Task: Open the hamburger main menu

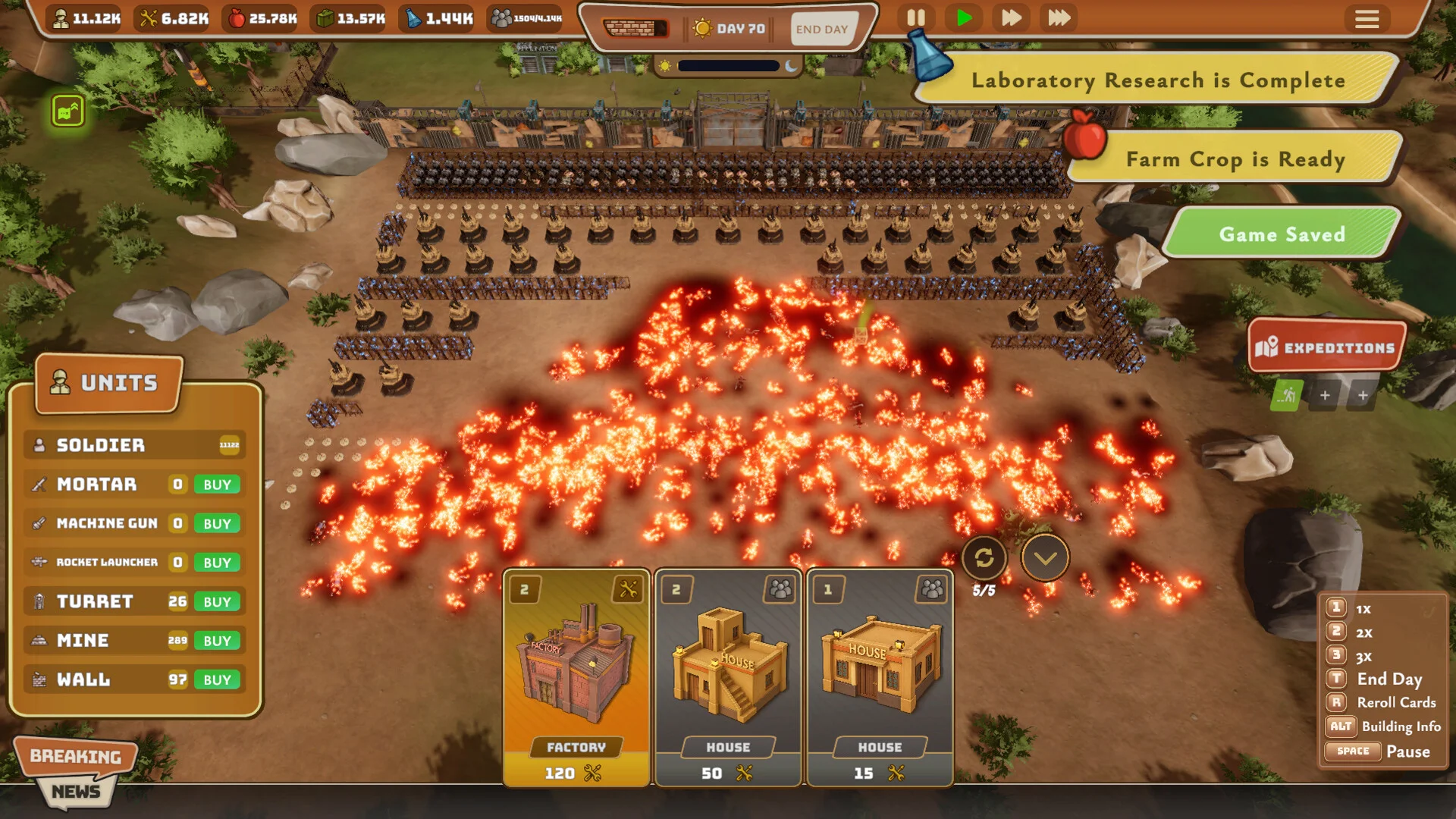Action: (x=1367, y=19)
